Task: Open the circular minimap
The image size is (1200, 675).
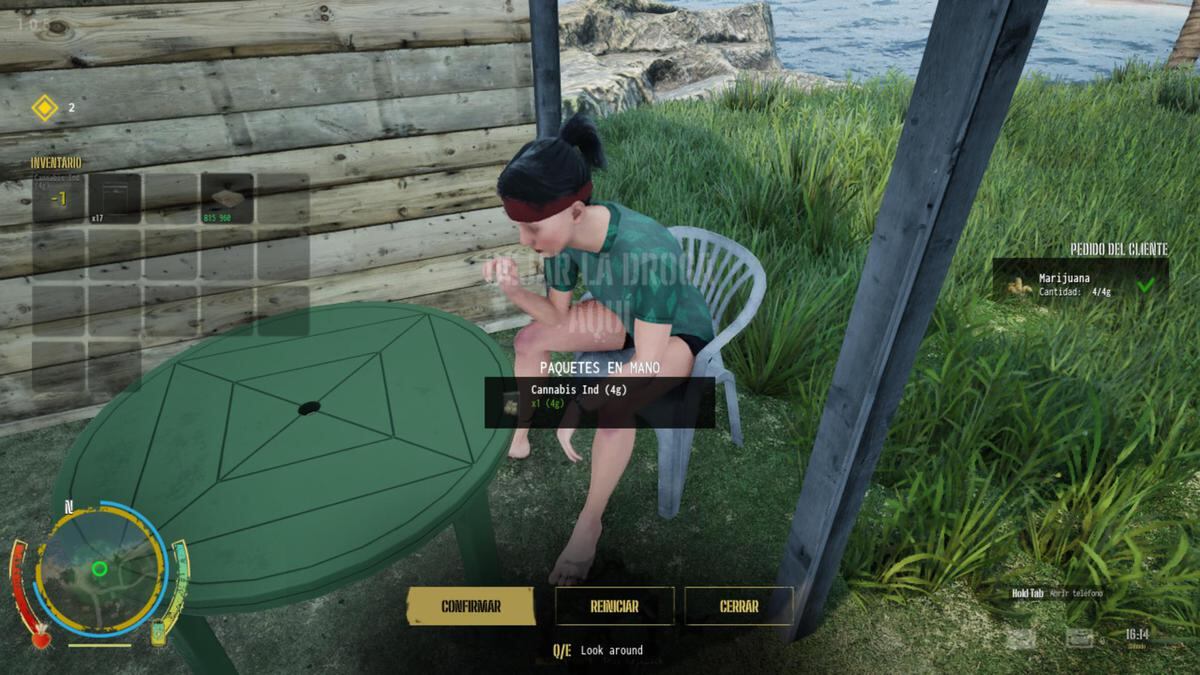Action: click(100, 569)
